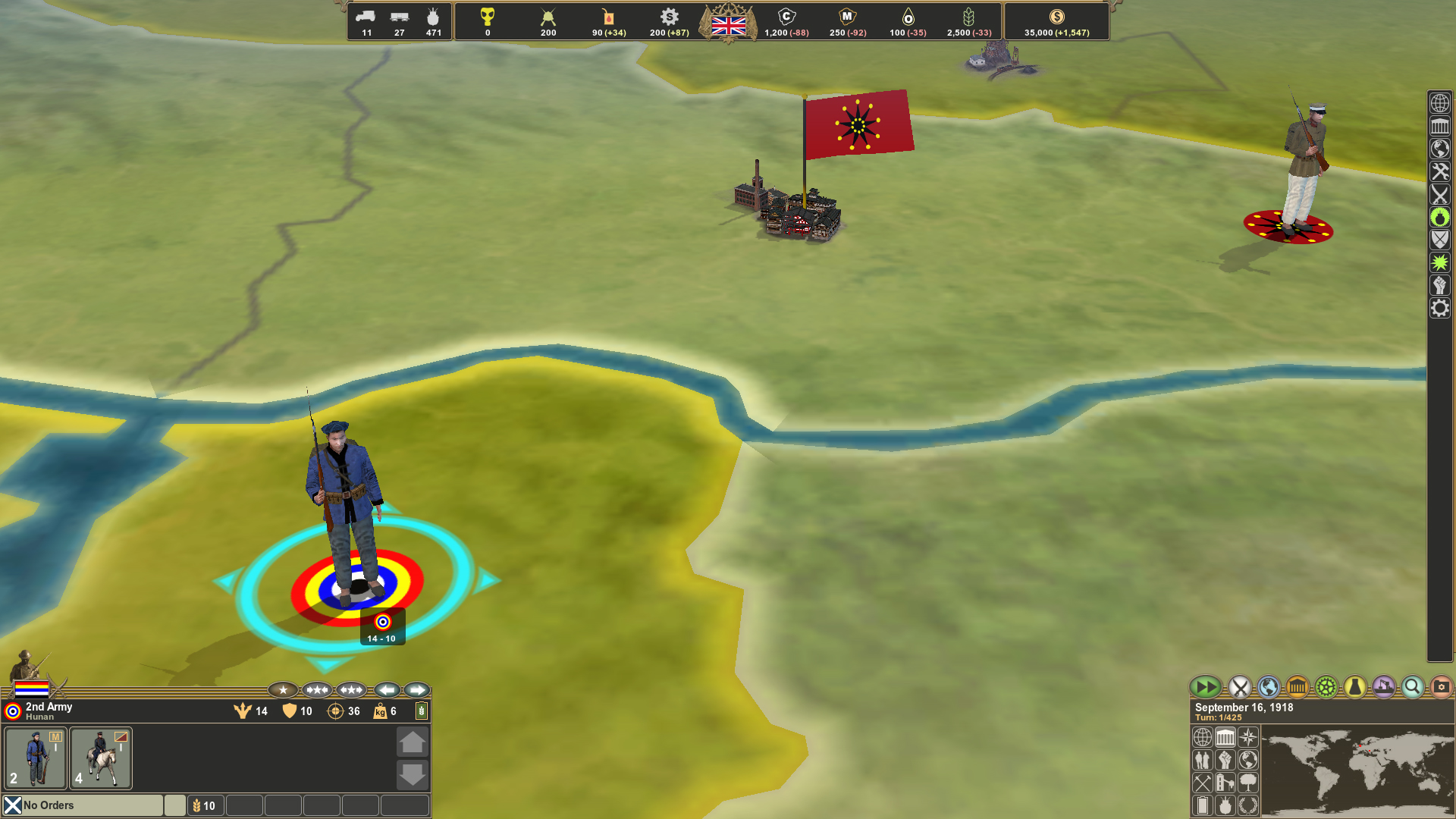Toggle the oil derrick minimap overlay
This screenshot has height=819, width=1456.
tap(1225, 783)
